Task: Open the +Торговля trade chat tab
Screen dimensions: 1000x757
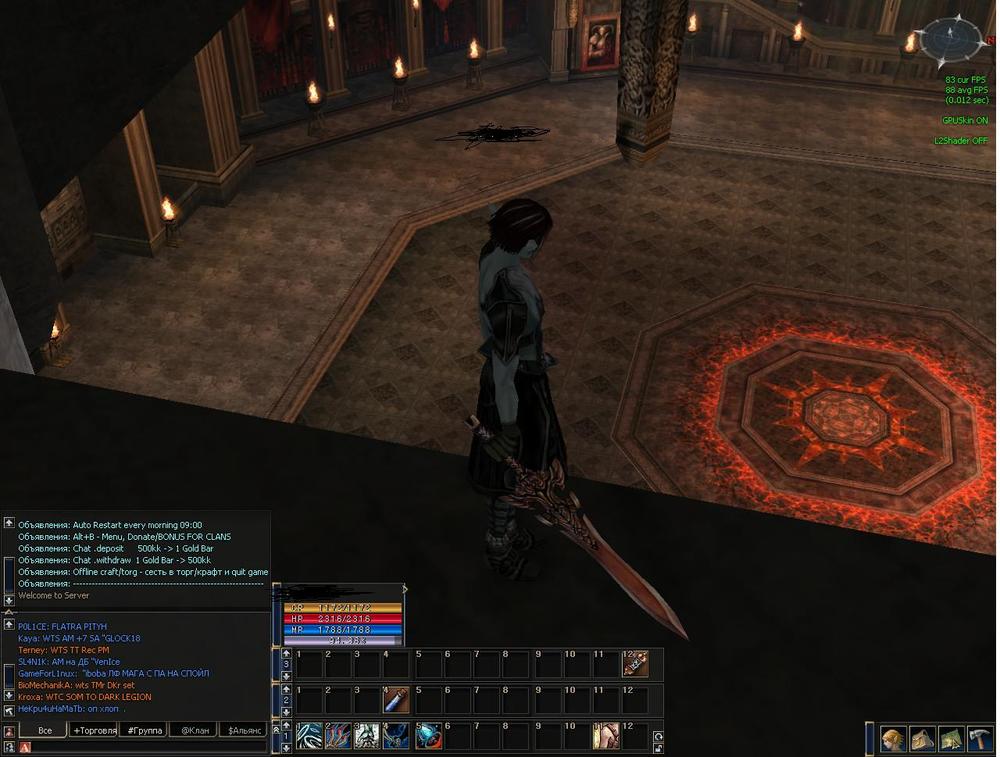Action: point(94,731)
